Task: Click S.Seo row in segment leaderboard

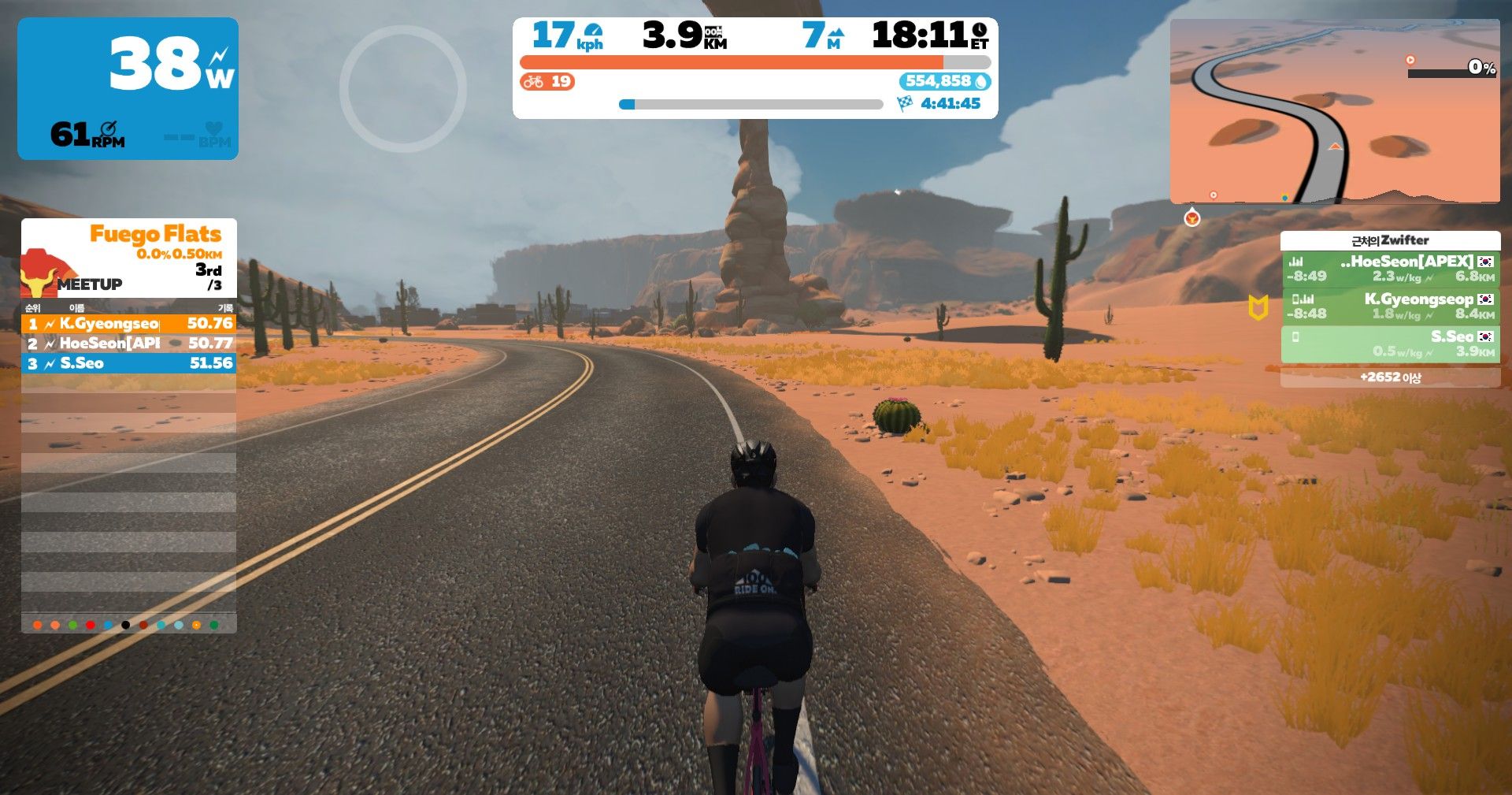Action: coord(129,363)
